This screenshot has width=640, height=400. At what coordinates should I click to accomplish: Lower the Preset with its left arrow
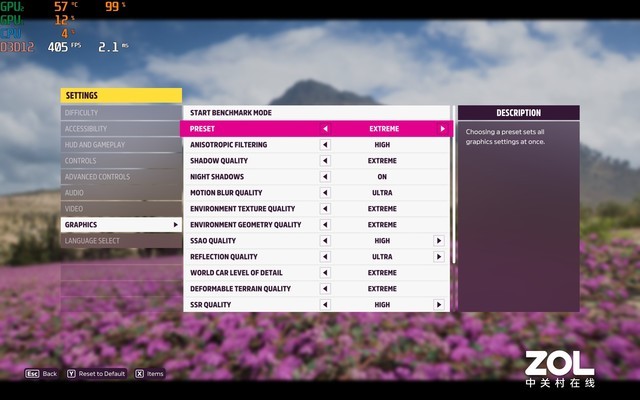click(x=324, y=129)
